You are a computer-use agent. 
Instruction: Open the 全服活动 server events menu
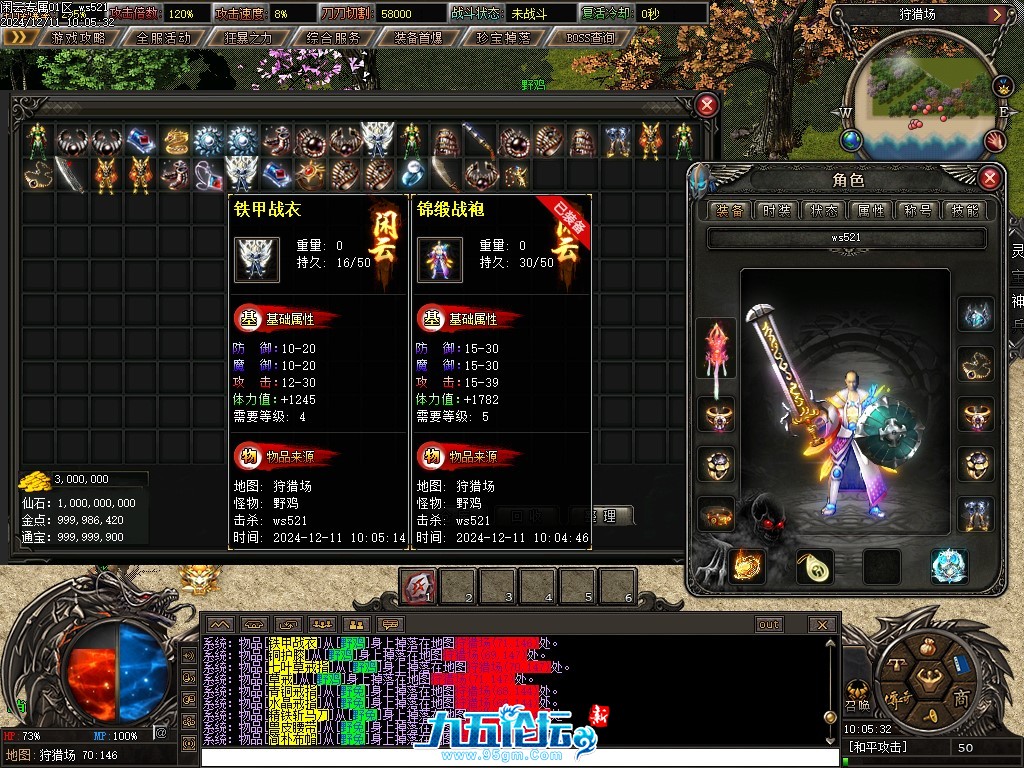(163, 37)
